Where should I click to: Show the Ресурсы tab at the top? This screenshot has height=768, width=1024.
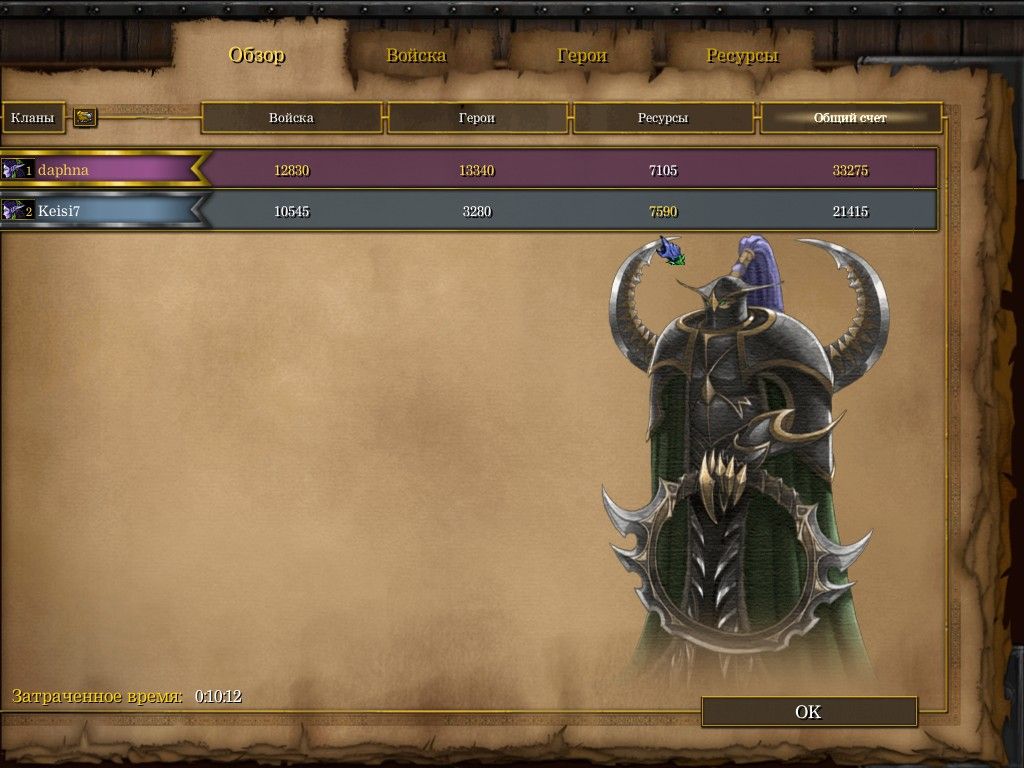742,55
